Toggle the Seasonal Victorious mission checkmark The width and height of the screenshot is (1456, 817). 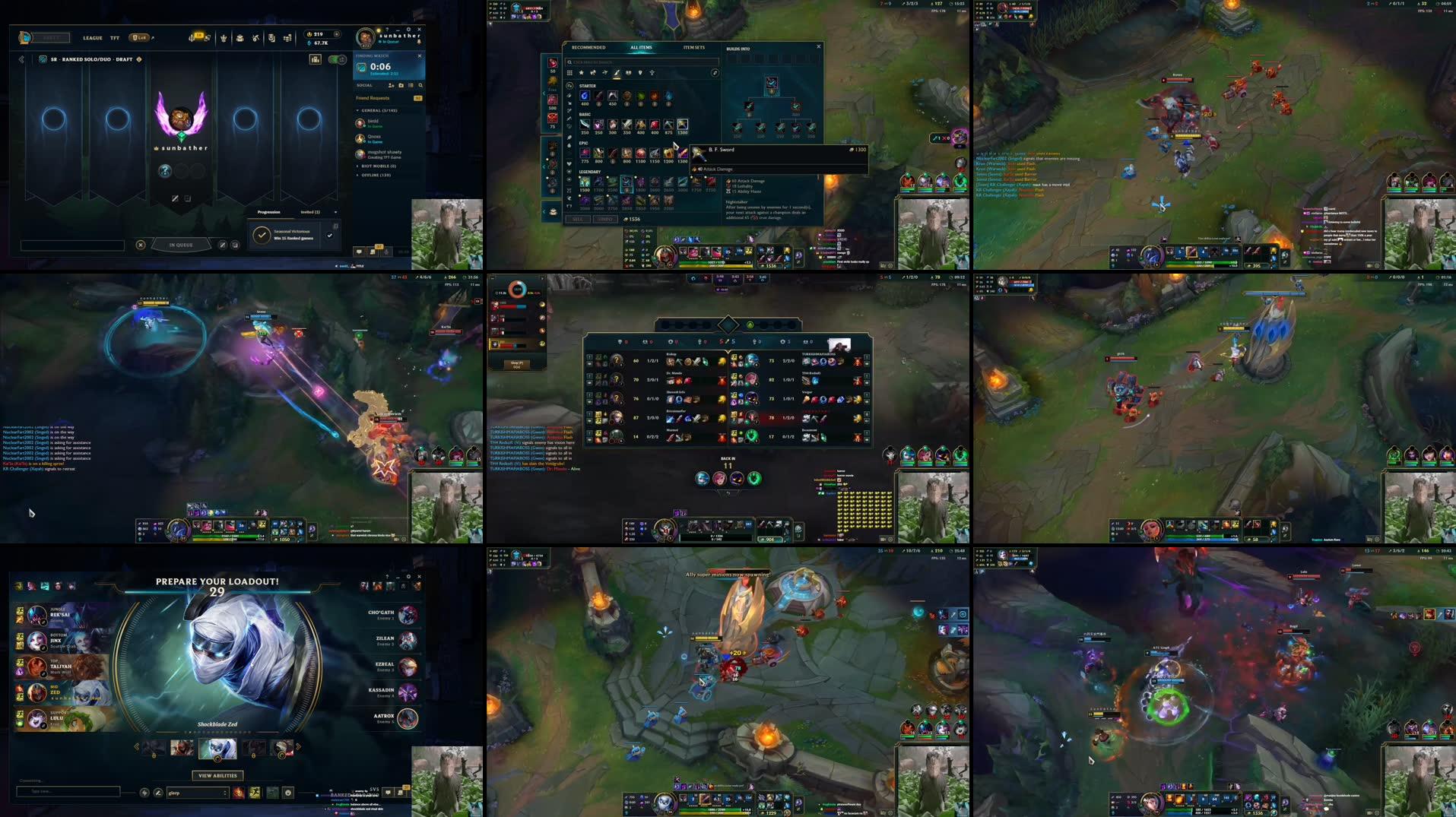click(330, 236)
